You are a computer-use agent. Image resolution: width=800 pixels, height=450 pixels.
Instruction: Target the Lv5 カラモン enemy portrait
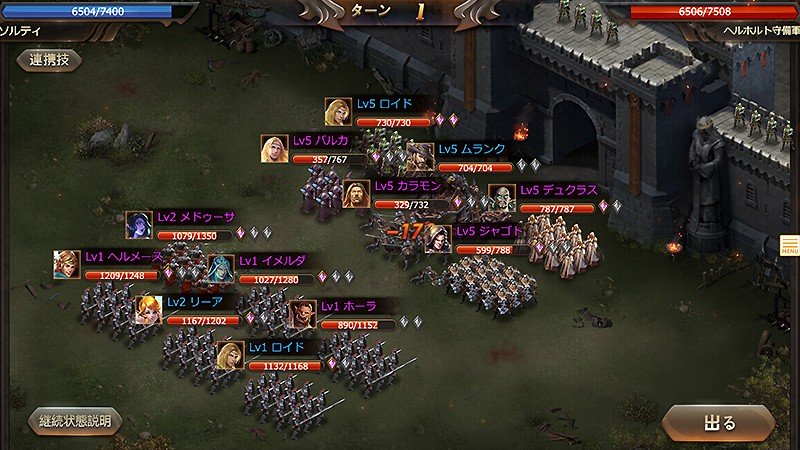[357, 194]
